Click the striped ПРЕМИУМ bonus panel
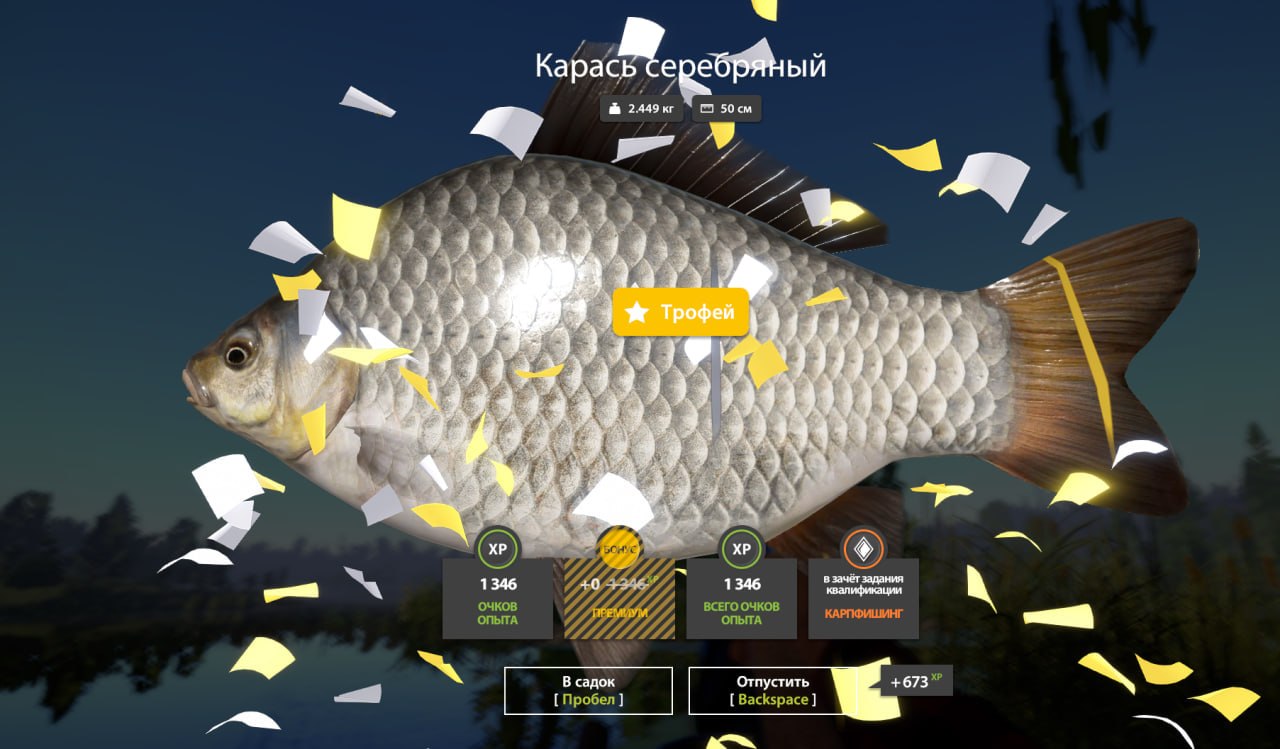 point(619,600)
